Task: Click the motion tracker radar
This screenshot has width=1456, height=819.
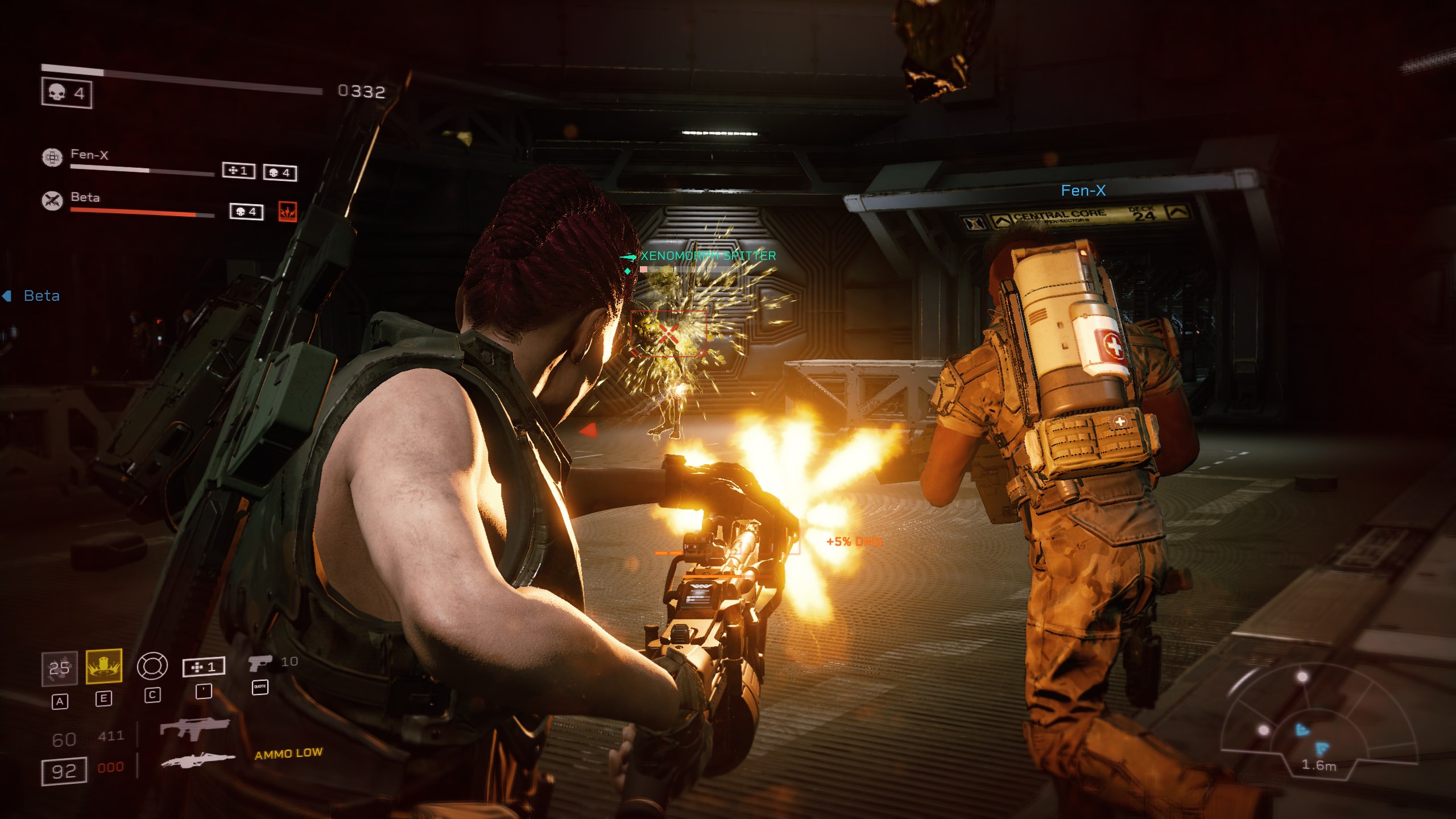Action: (x=1302, y=722)
